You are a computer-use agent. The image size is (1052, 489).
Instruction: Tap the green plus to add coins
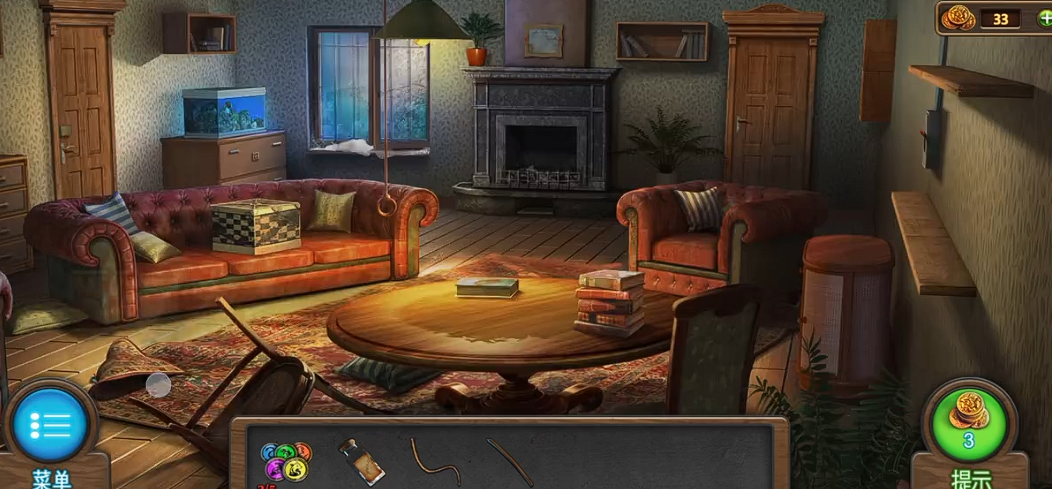[1044, 18]
